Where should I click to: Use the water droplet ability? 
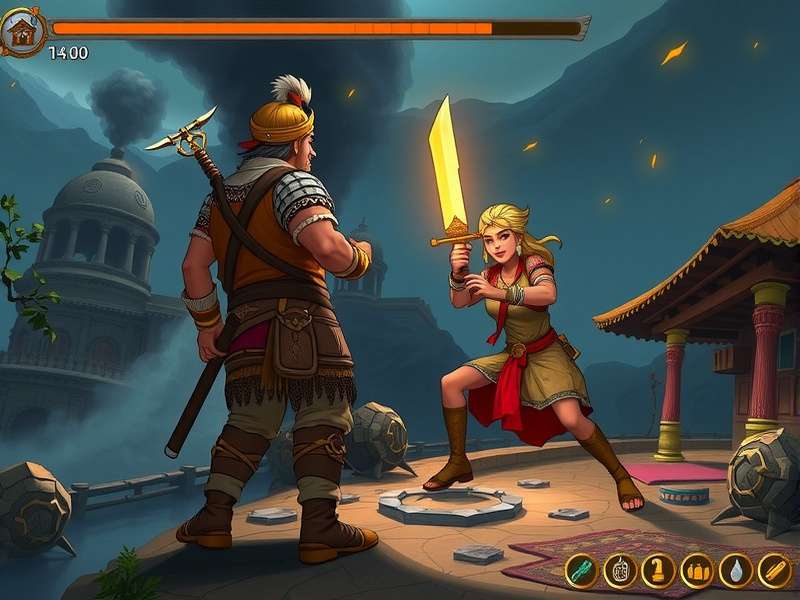coord(736,570)
